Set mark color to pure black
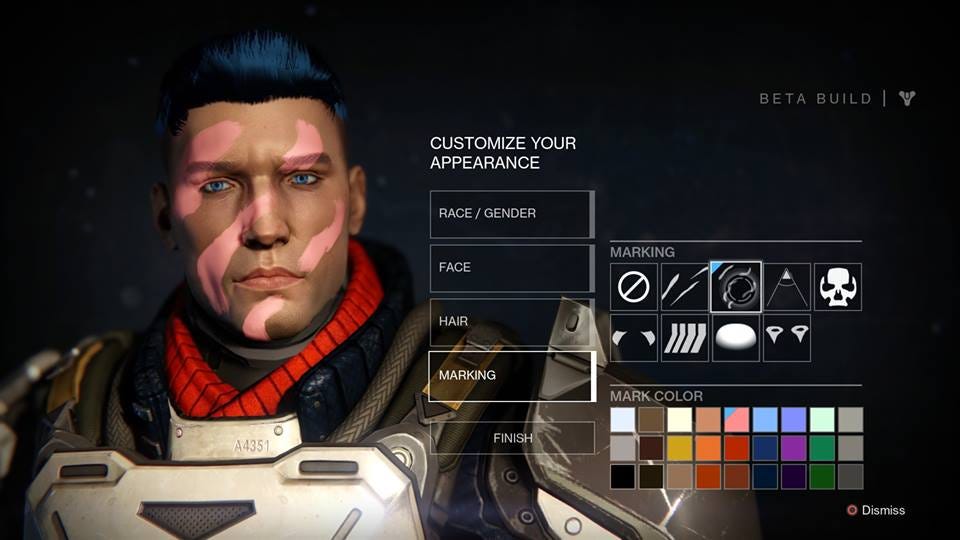960x540 pixels. click(x=622, y=476)
